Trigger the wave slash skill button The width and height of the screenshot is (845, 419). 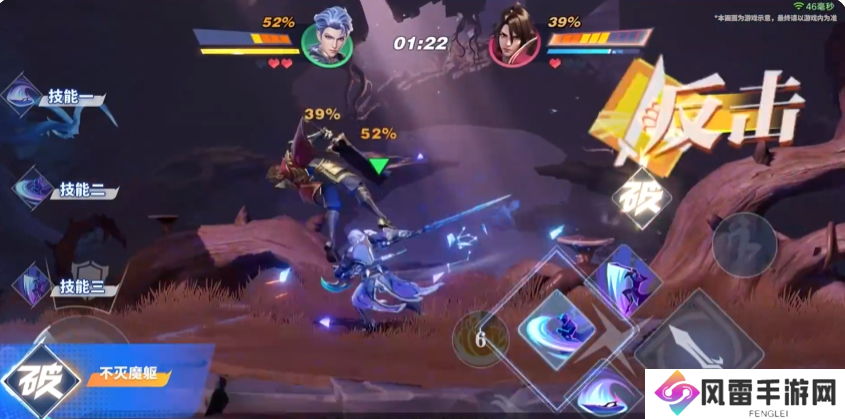[x=602, y=394]
